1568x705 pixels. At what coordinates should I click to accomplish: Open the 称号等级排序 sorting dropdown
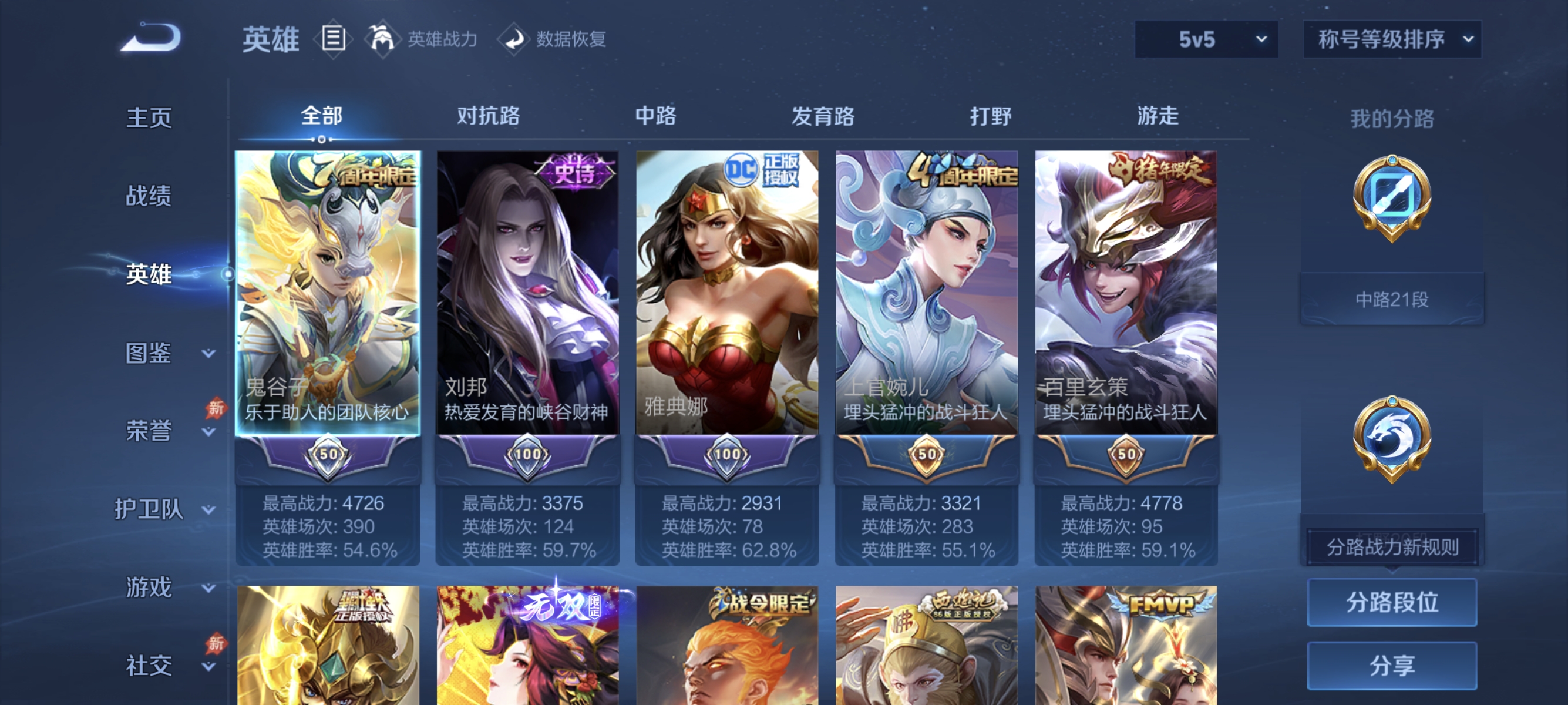pyautogui.click(x=1391, y=38)
